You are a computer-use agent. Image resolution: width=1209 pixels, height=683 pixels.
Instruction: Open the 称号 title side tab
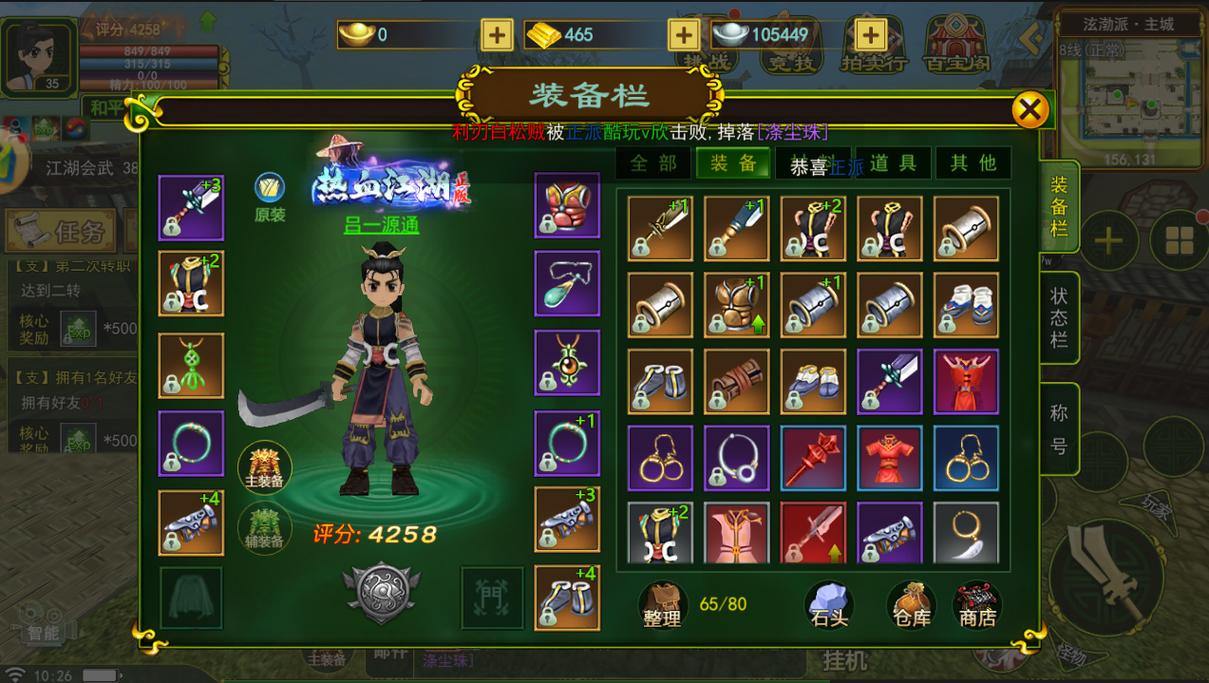pyautogui.click(x=1059, y=429)
